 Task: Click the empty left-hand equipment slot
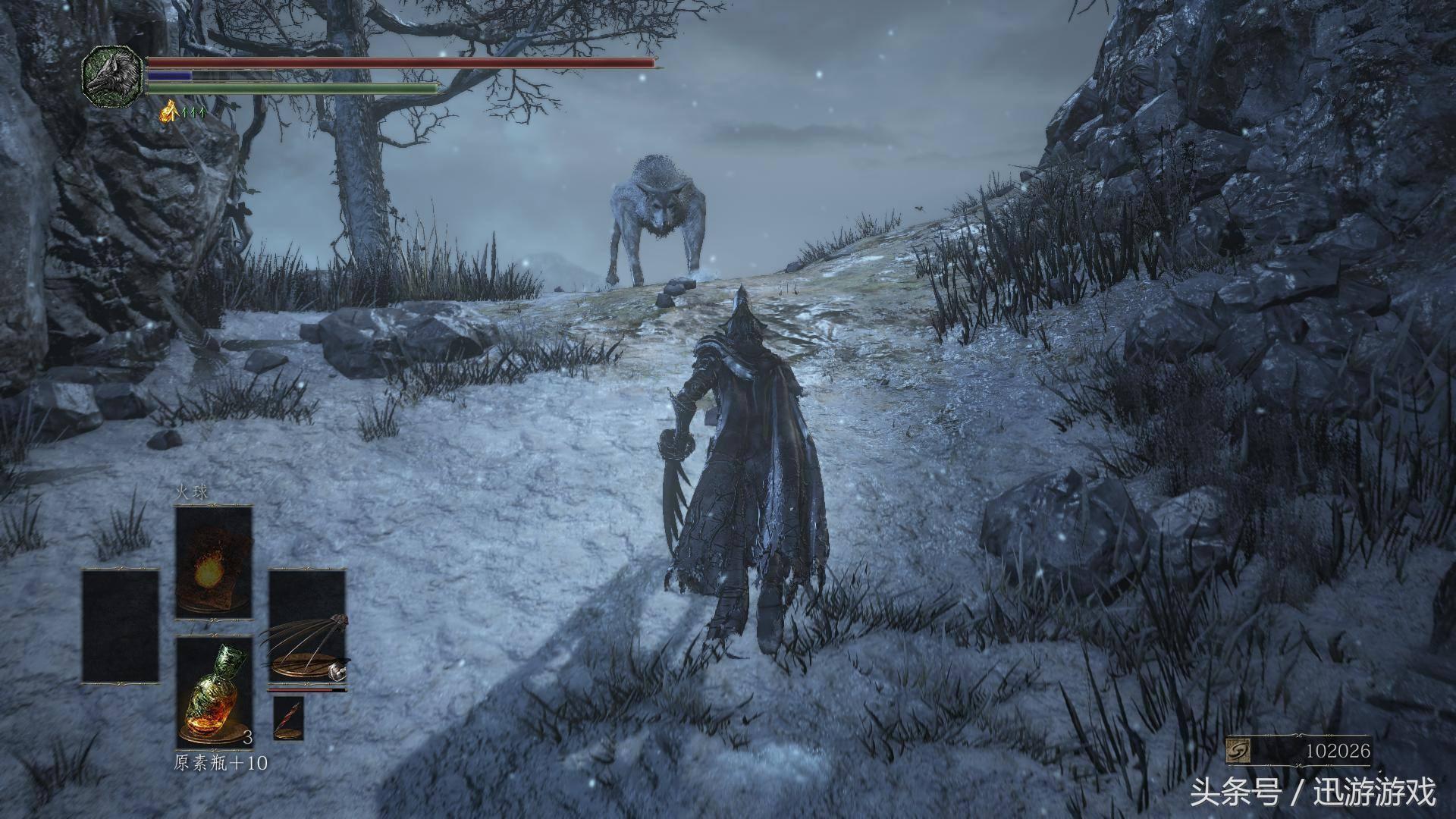tap(121, 626)
